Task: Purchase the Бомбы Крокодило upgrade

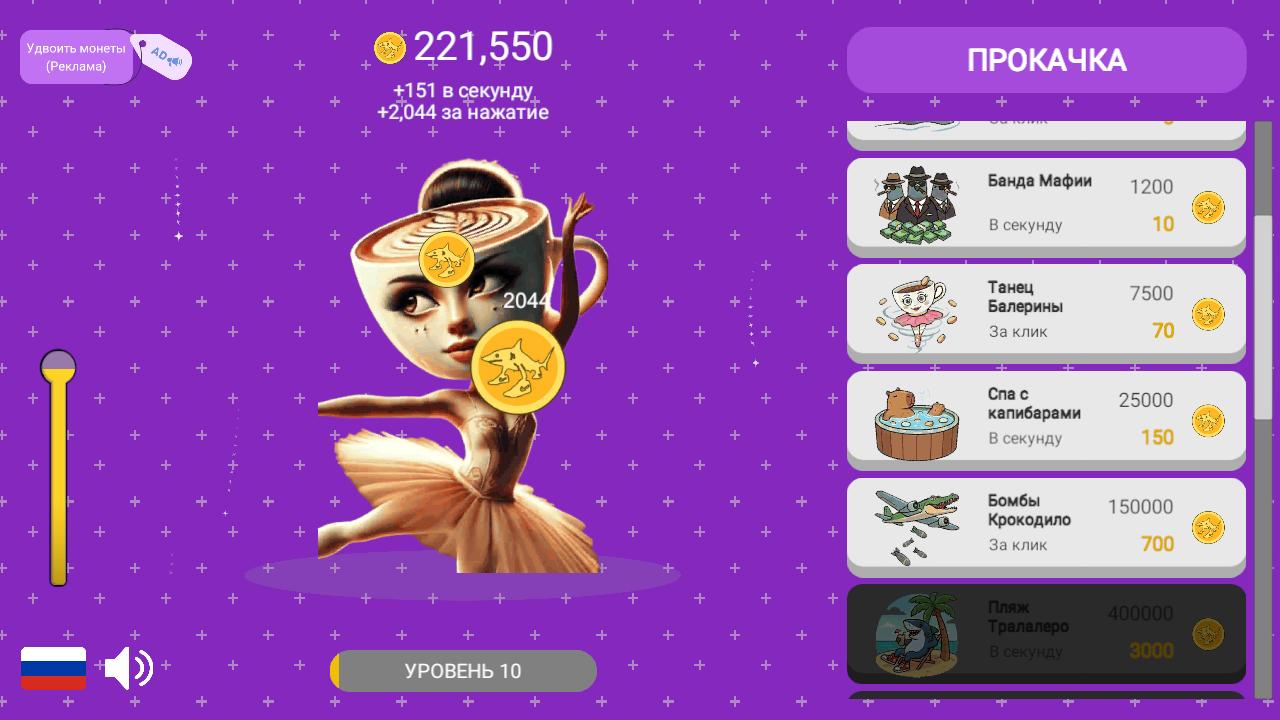Action: 1046,524
